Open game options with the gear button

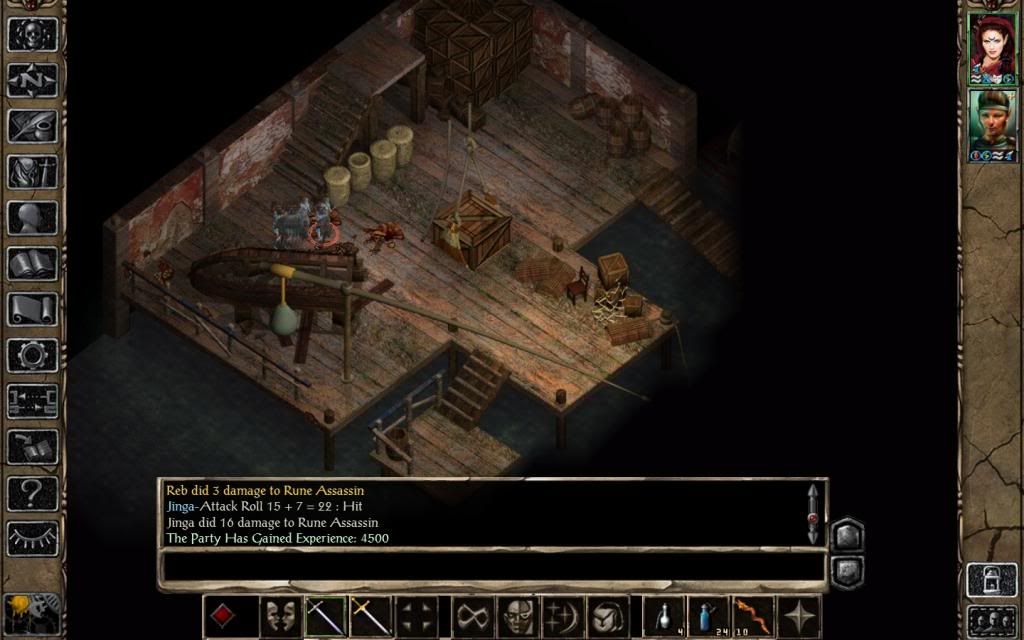click(32, 355)
